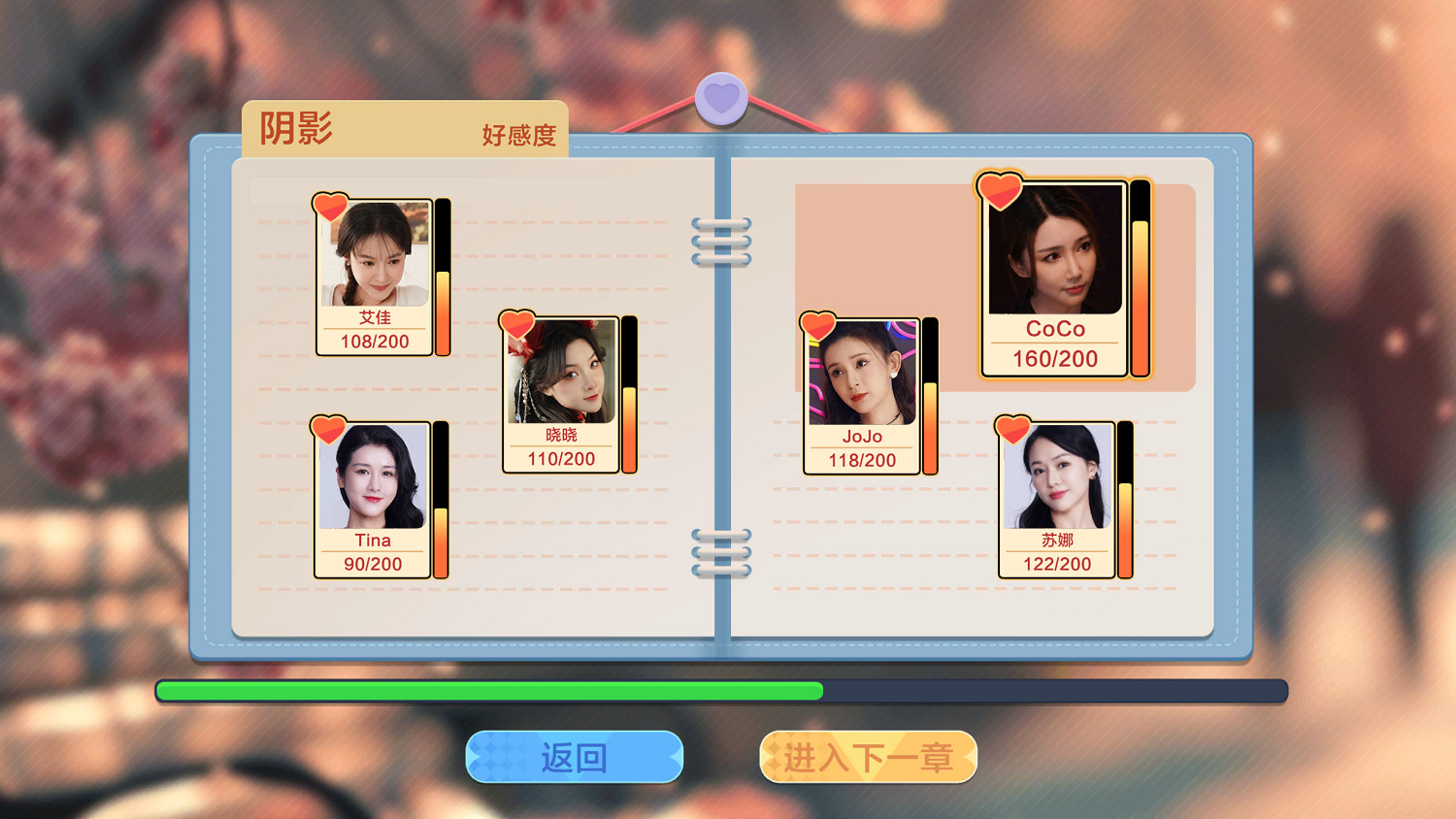This screenshot has width=1456, height=819.
Task: Click the heart icon on Tina's card
Action: coord(328,427)
